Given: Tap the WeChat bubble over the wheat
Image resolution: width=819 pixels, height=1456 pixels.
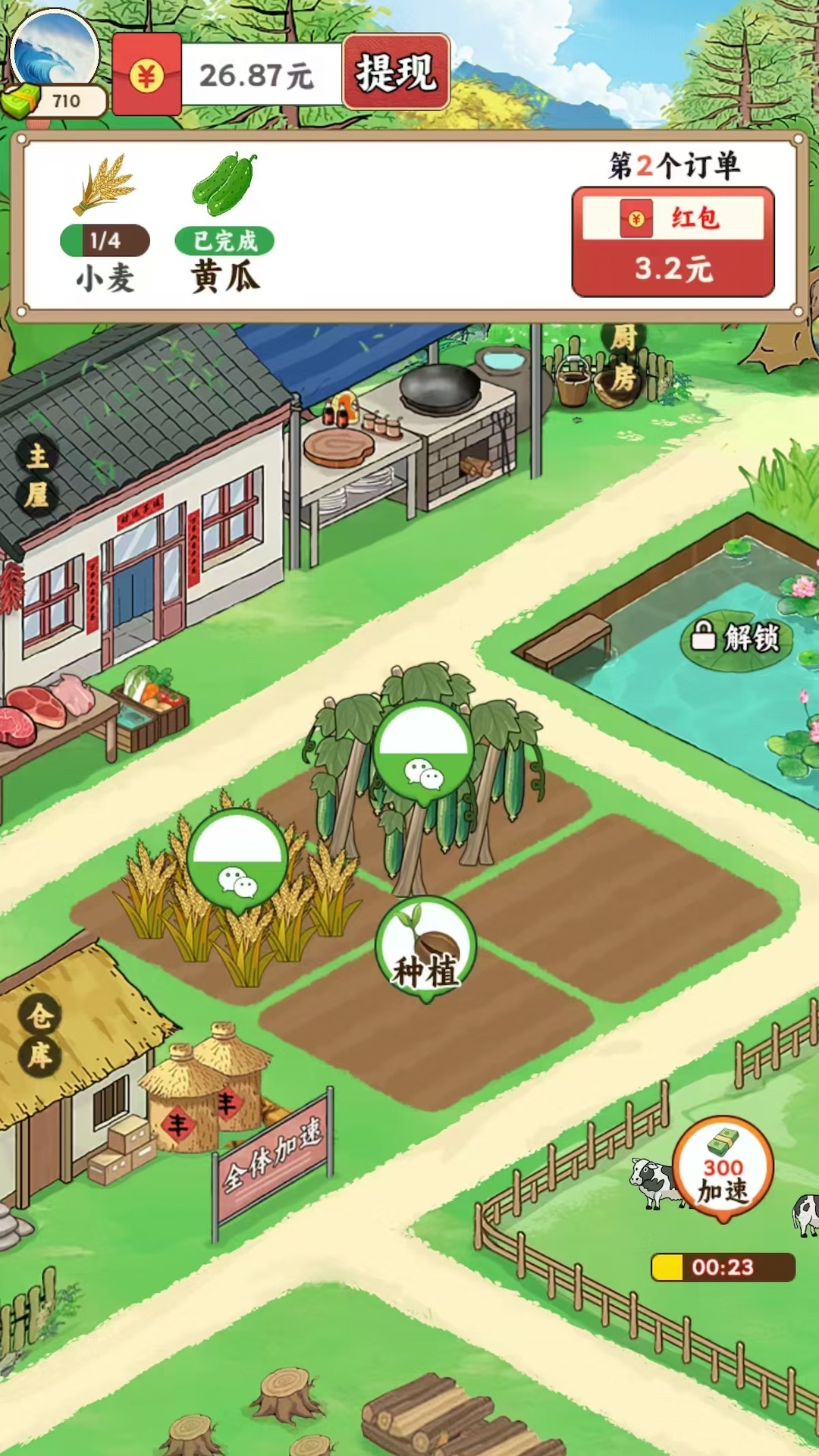Looking at the screenshot, I should (x=237, y=859).
